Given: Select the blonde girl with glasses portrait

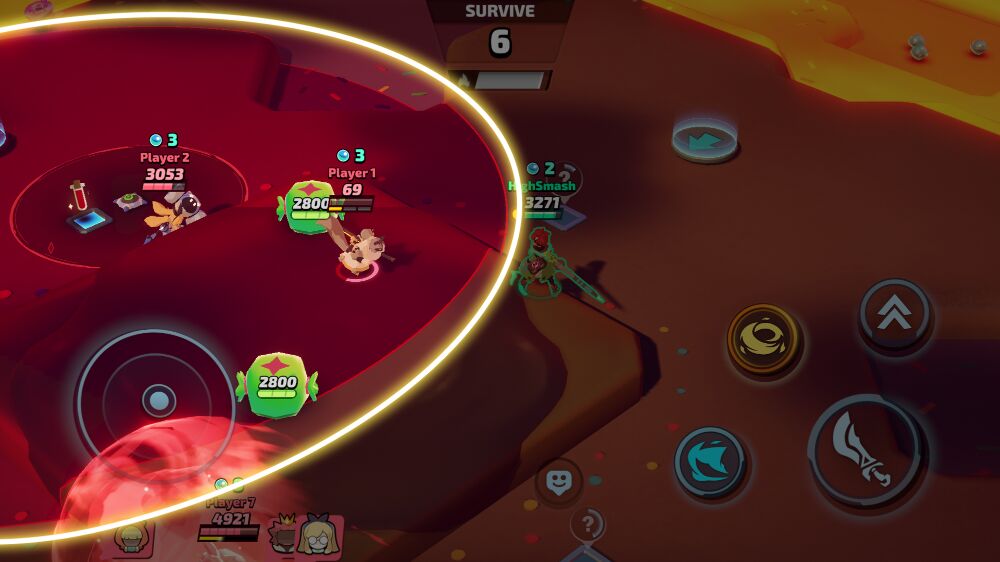Looking at the screenshot, I should [x=320, y=538].
